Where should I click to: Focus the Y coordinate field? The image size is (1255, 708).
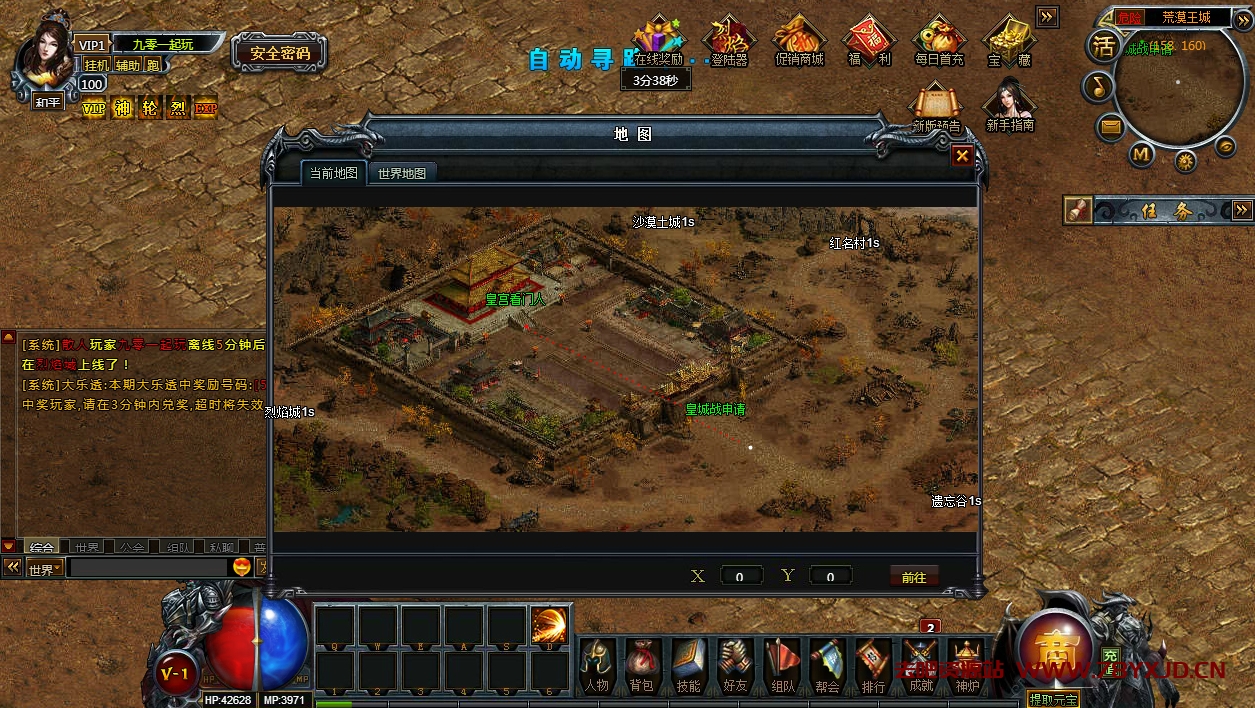tap(830, 576)
